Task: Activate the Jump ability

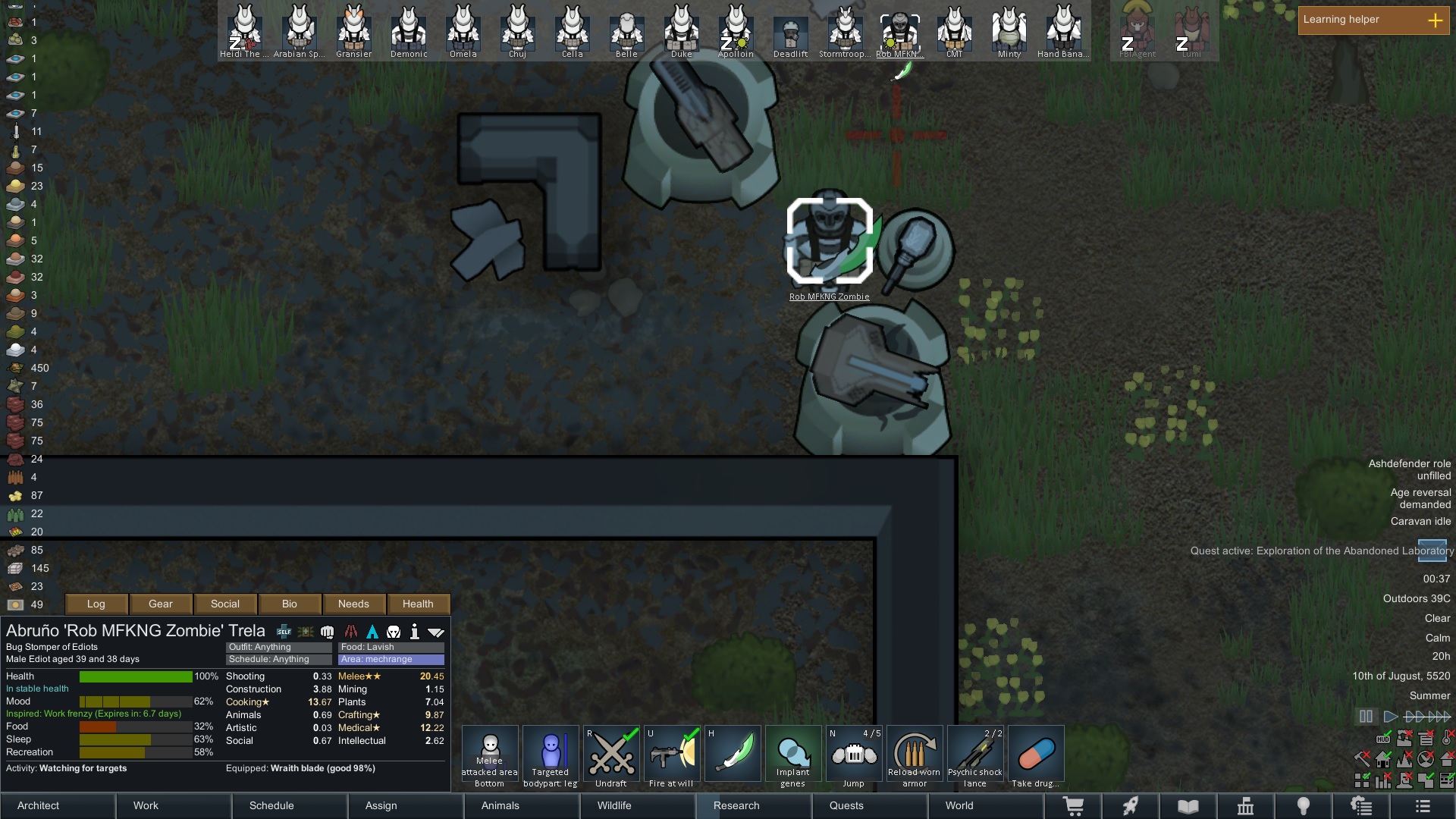Action: [854, 753]
